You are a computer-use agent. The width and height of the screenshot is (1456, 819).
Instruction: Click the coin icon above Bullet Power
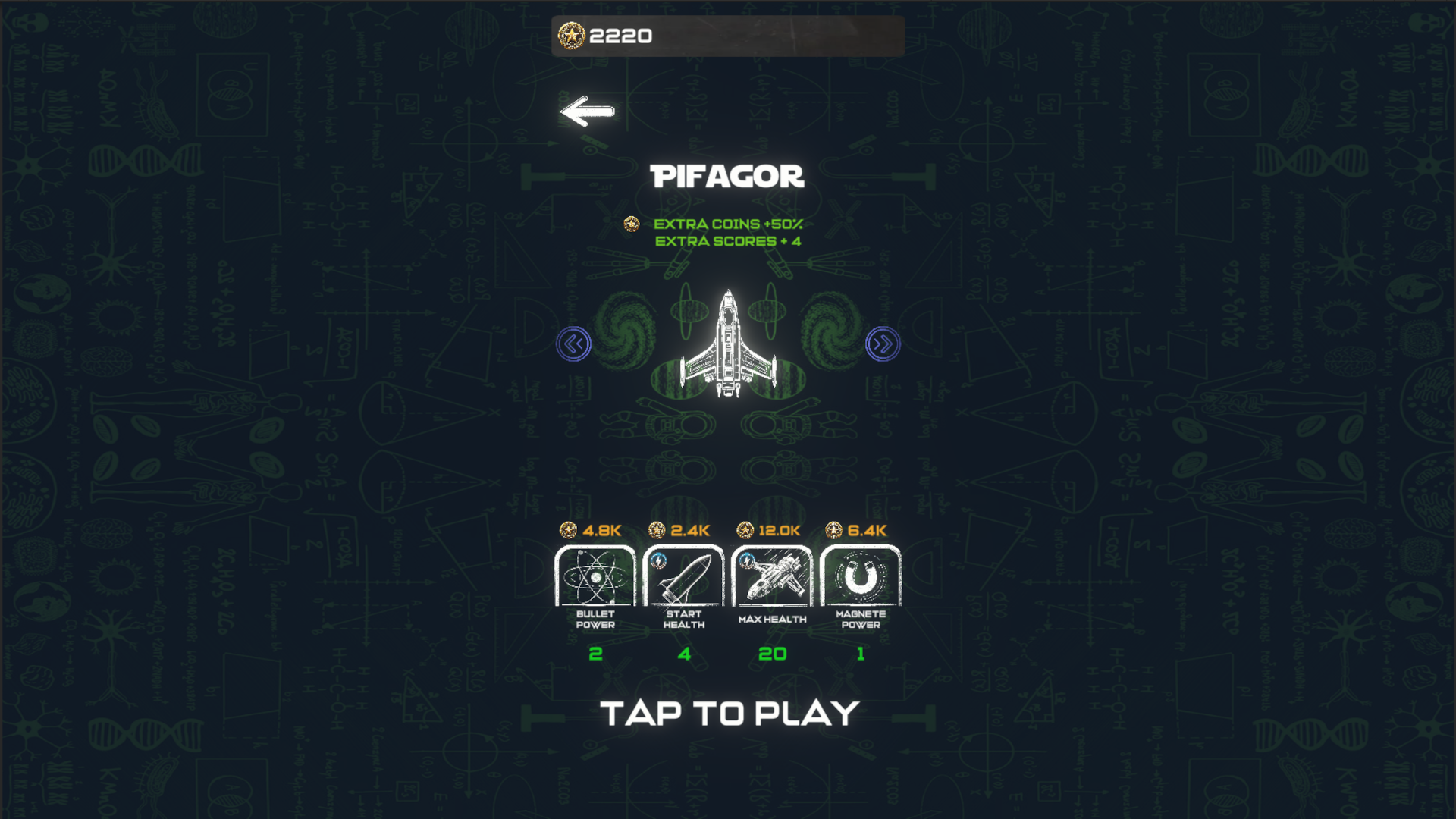click(568, 530)
